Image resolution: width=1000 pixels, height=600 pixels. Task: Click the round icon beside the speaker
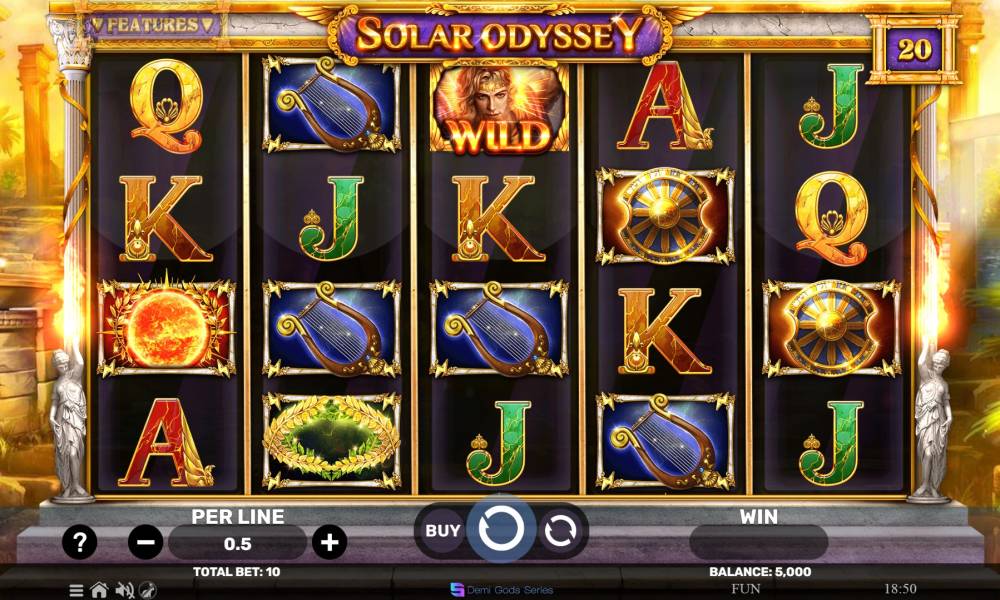[148, 590]
